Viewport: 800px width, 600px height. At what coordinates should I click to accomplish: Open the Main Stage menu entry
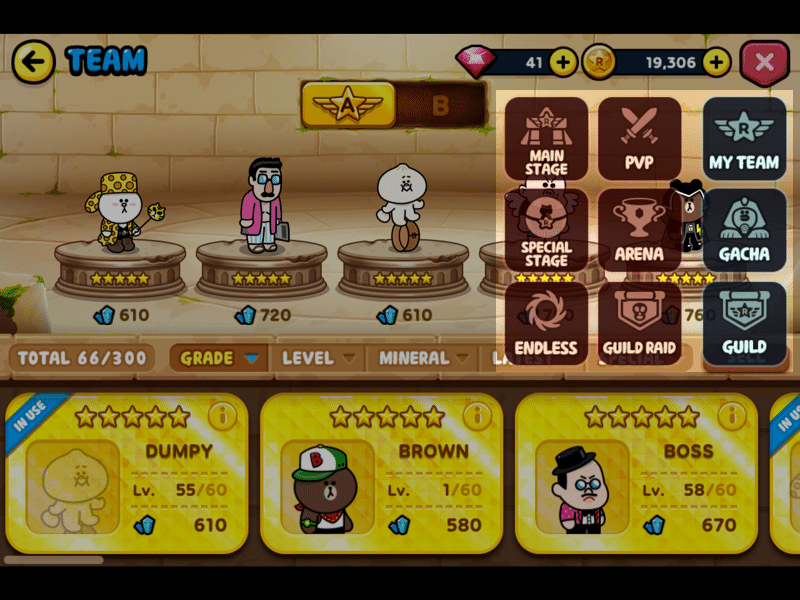546,139
